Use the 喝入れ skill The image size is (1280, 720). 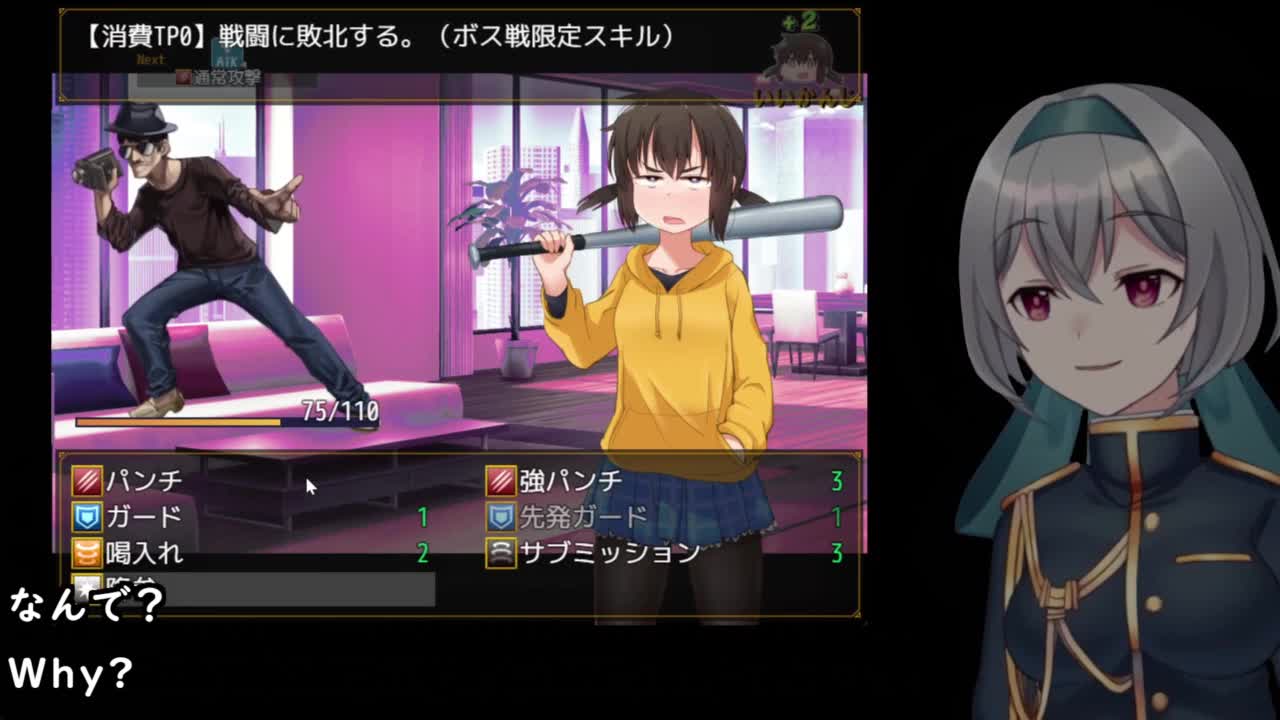point(145,553)
